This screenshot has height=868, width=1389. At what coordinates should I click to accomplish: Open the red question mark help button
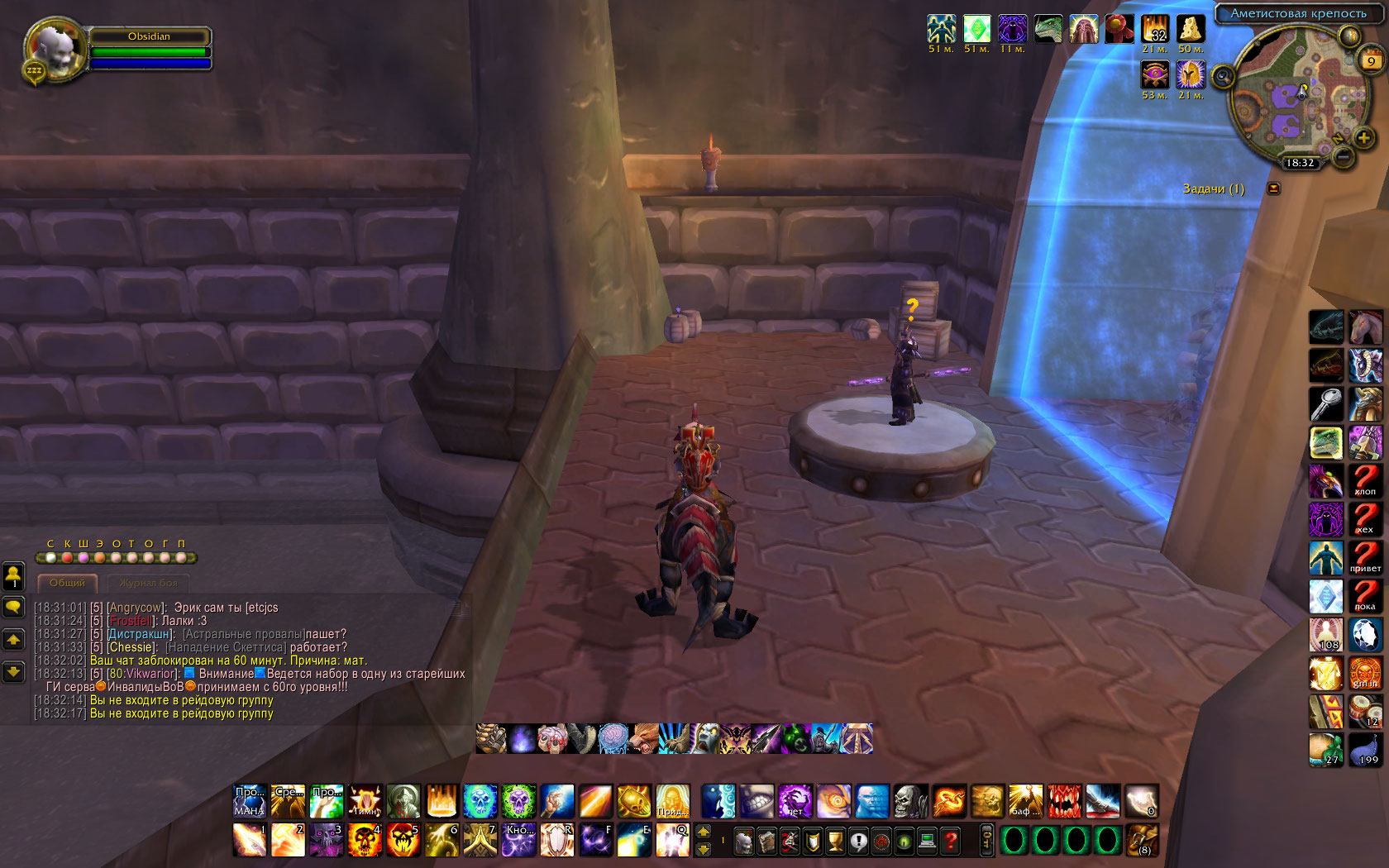coord(951,842)
